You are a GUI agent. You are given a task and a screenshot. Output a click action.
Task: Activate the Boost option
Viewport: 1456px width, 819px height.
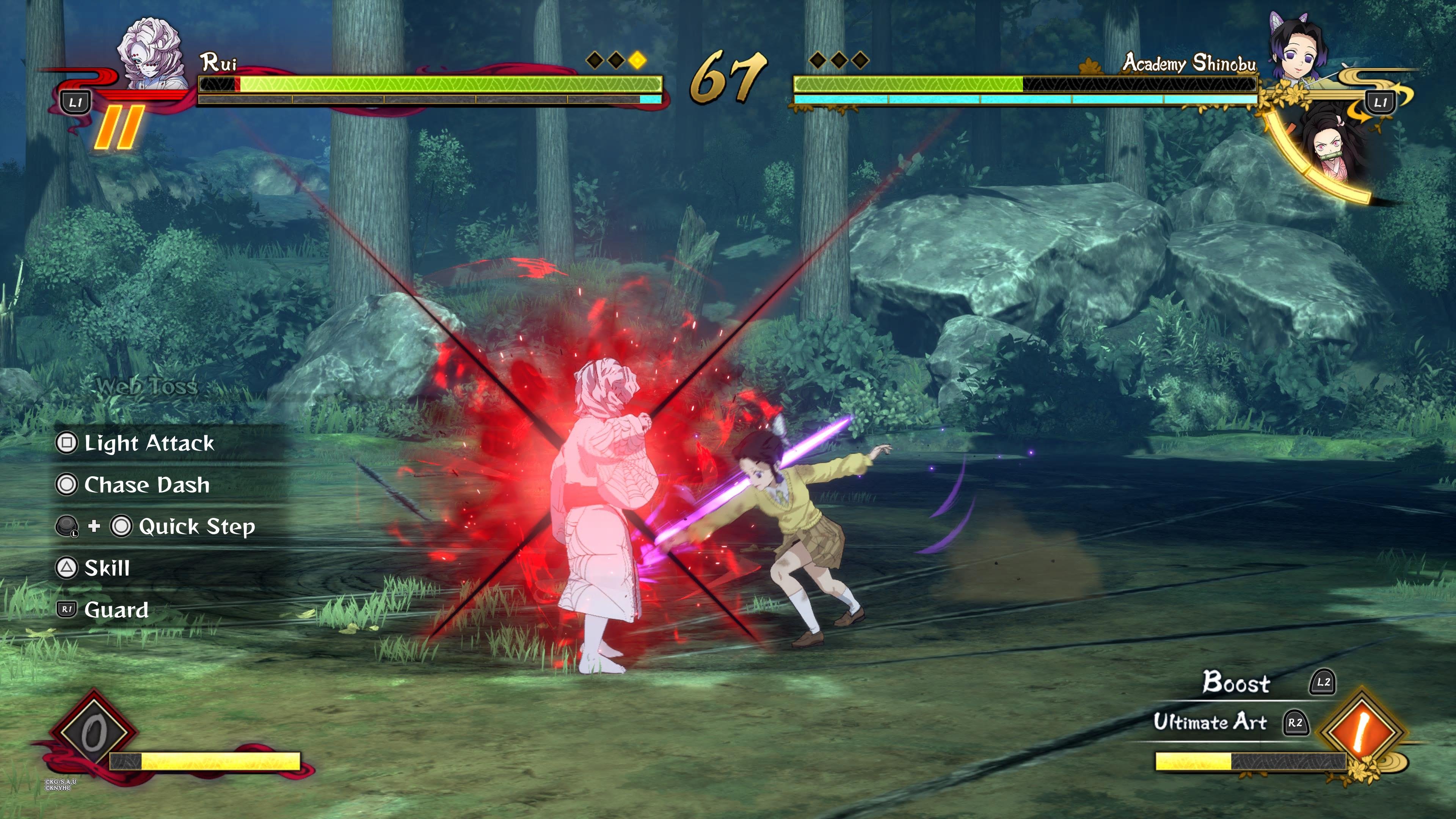[x=1236, y=682]
